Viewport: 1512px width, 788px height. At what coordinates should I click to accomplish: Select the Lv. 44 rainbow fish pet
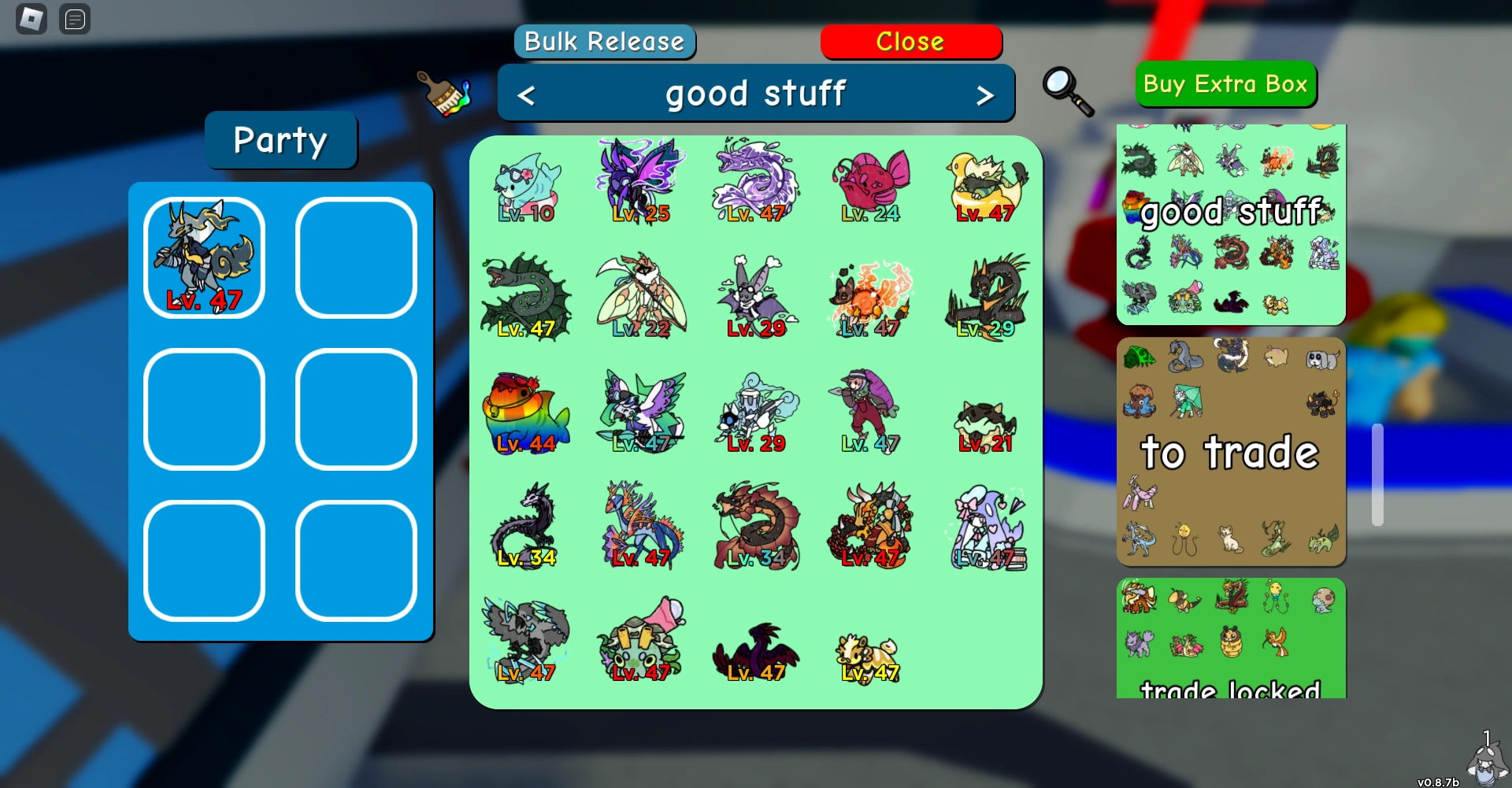click(x=526, y=409)
